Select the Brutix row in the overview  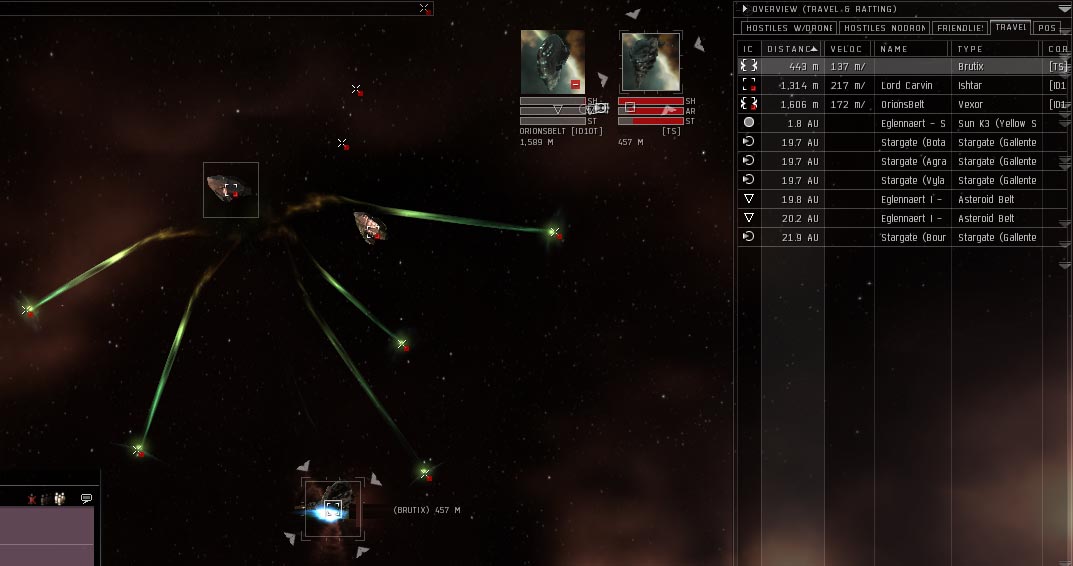point(900,66)
